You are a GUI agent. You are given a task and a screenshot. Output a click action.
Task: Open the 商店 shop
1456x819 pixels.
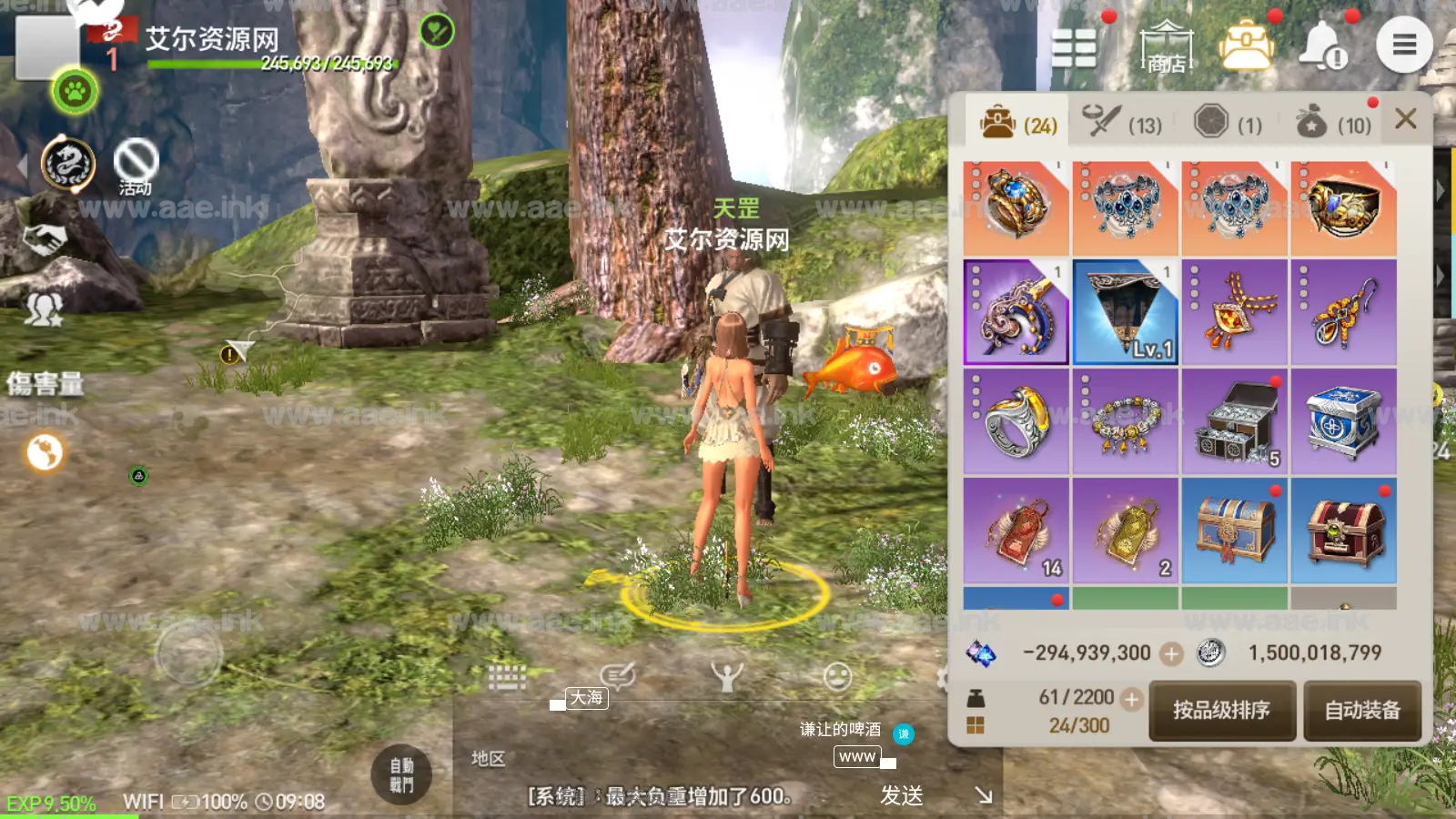point(1166,45)
